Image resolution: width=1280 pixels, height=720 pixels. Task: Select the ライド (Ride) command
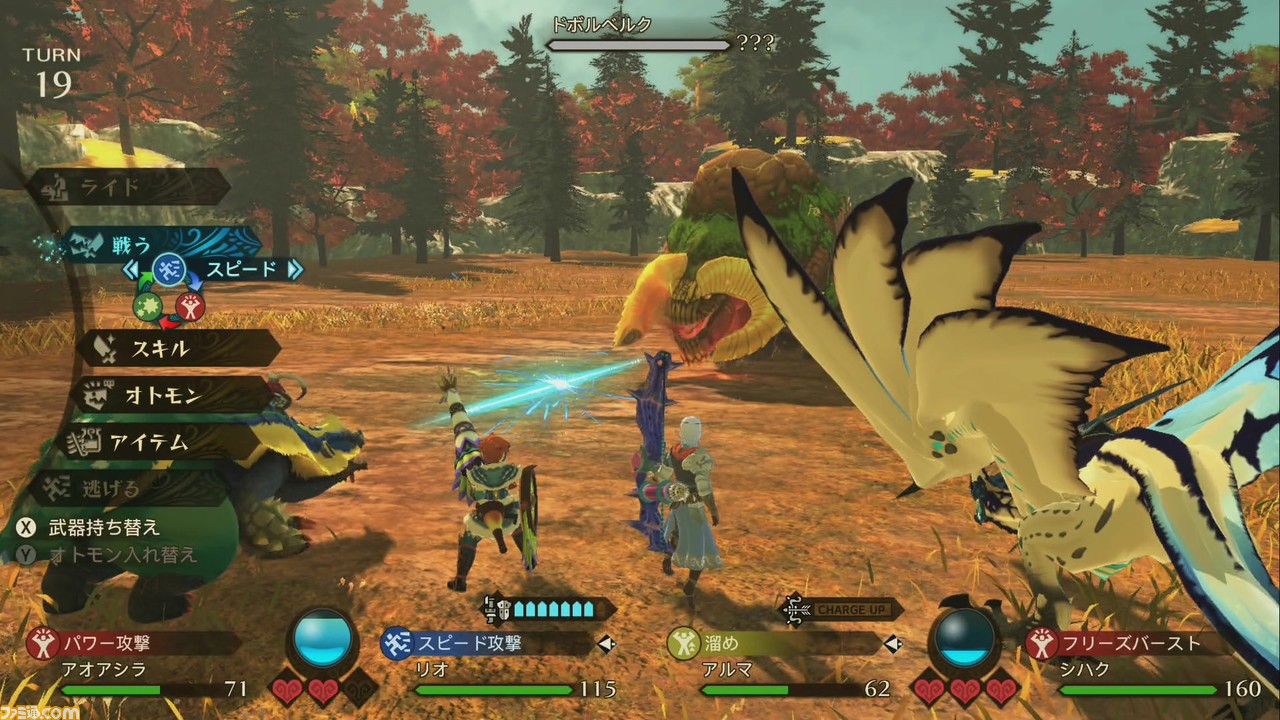[130, 187]
